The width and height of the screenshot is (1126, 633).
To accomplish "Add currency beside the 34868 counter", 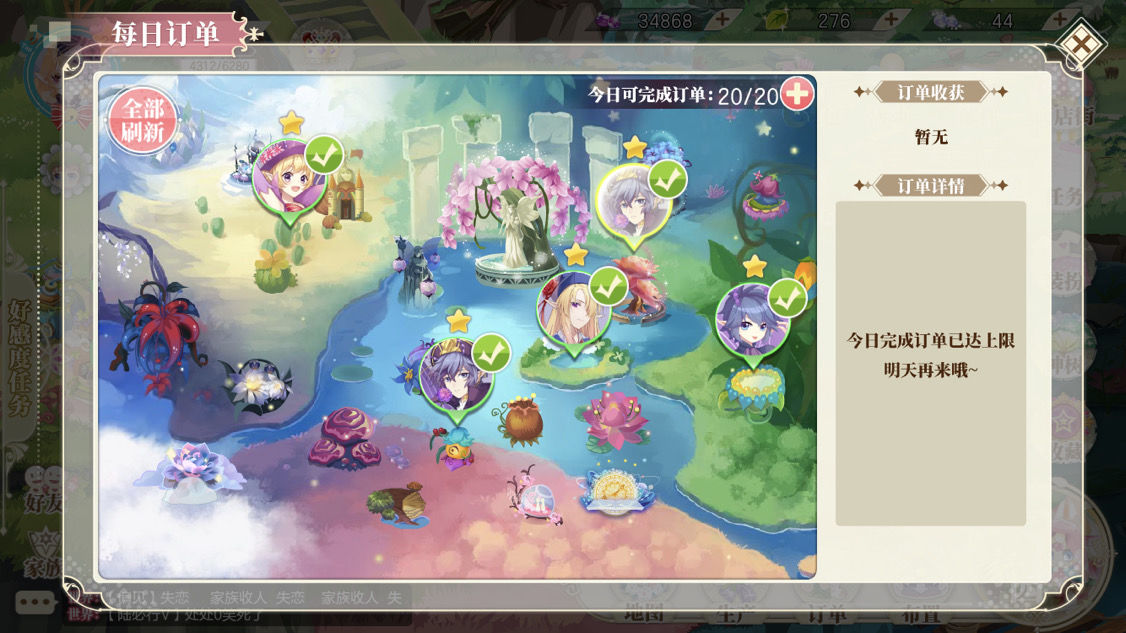I will tap(721, 21).
